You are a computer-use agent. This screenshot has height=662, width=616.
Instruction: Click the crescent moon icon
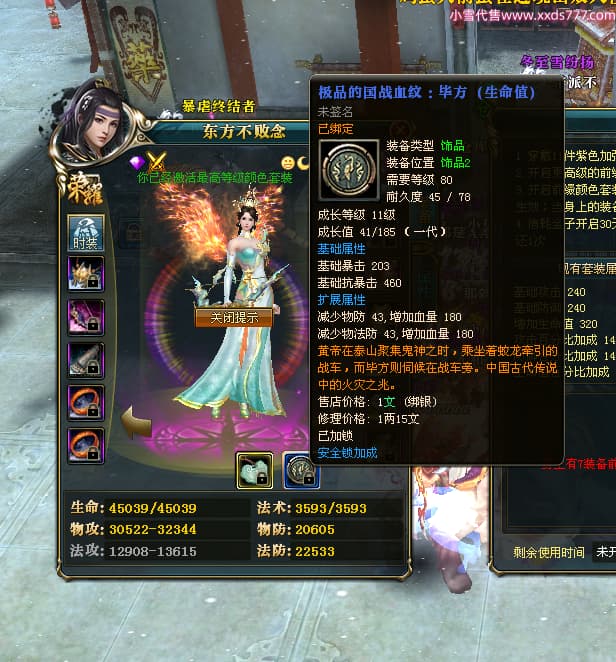point(304,162)
